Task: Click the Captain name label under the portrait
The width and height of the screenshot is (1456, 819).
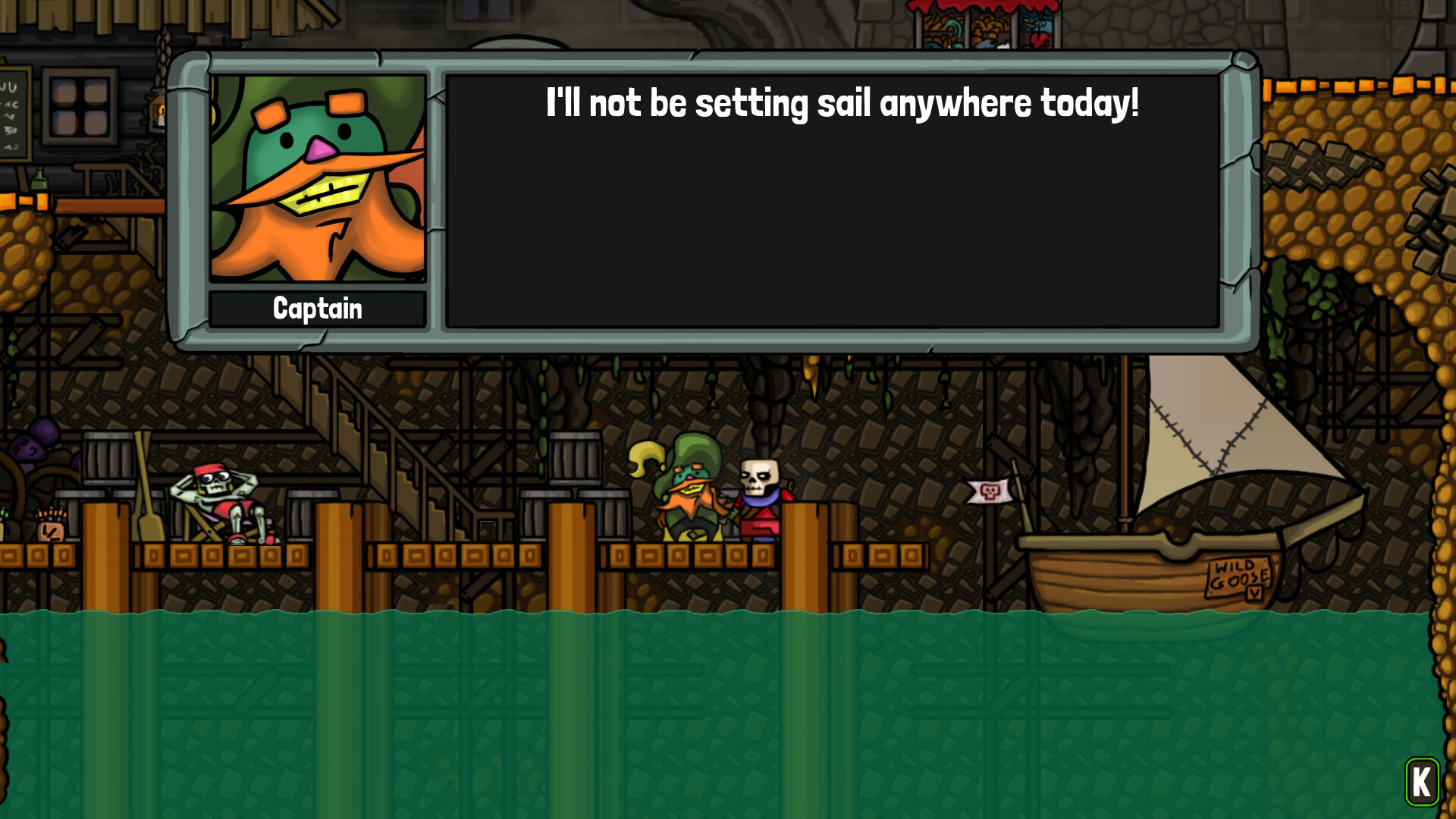Action: pos(318,308)
